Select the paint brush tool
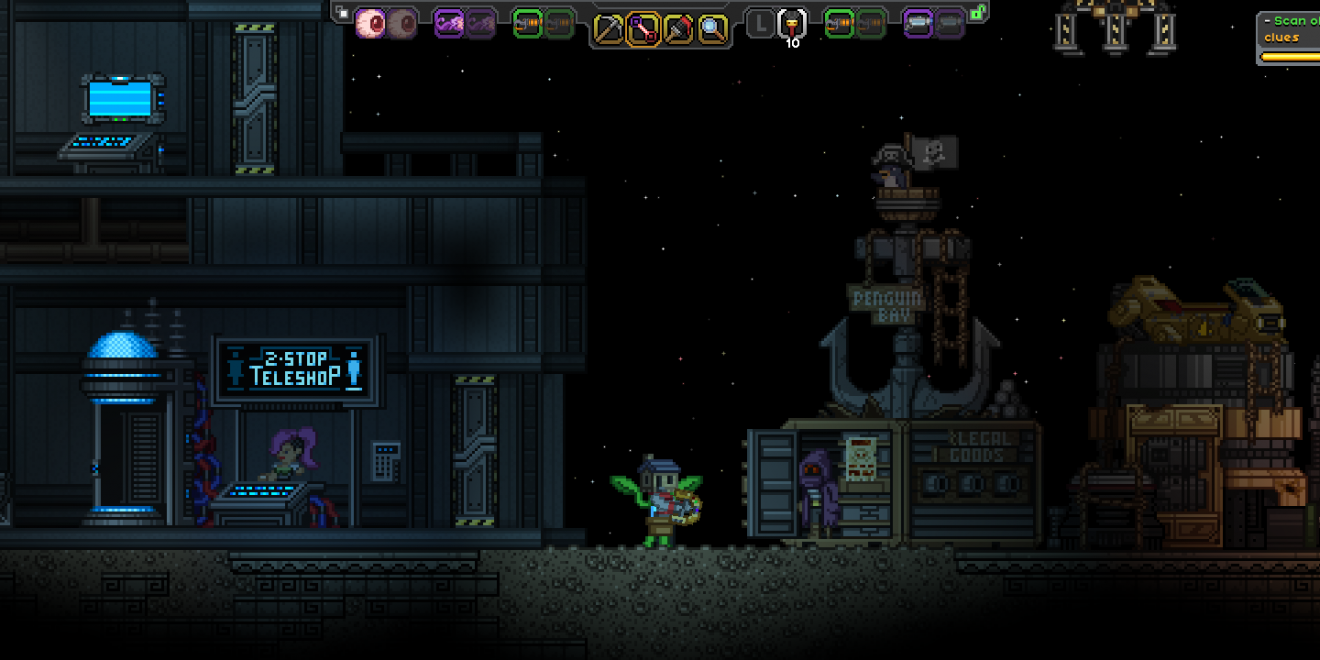The image size is (1320, 660). click(x=678, y=29)
